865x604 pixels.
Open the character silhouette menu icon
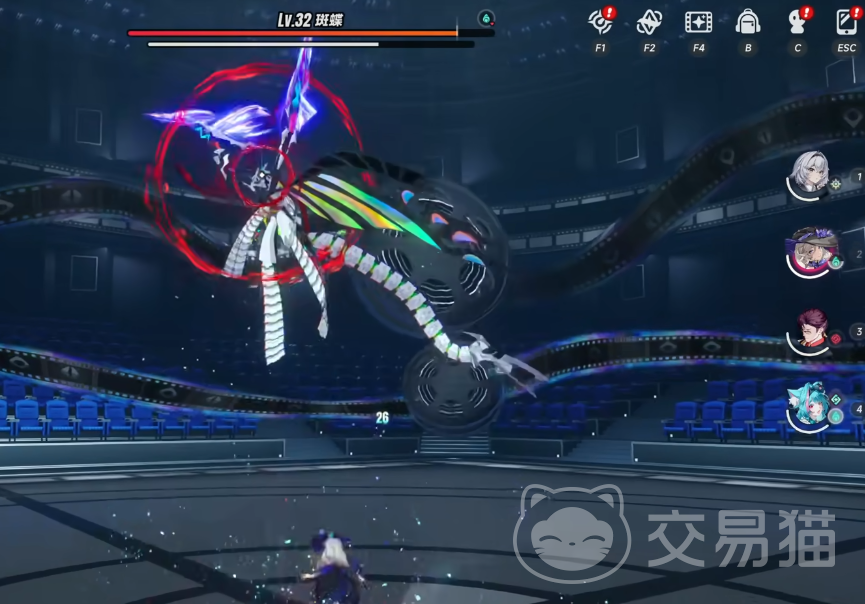[797, 21]
